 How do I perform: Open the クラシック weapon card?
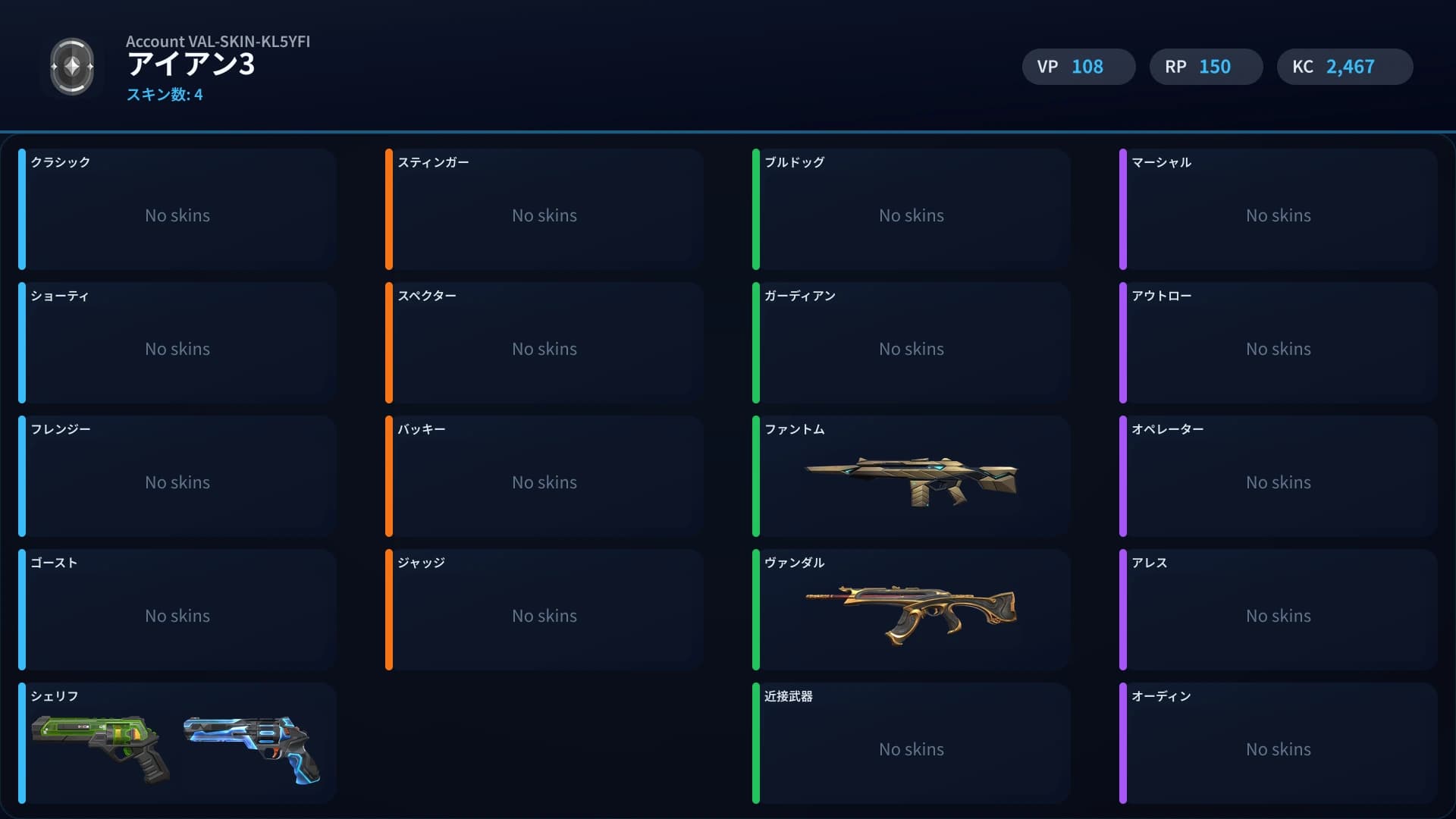click(x=177, y=210)
